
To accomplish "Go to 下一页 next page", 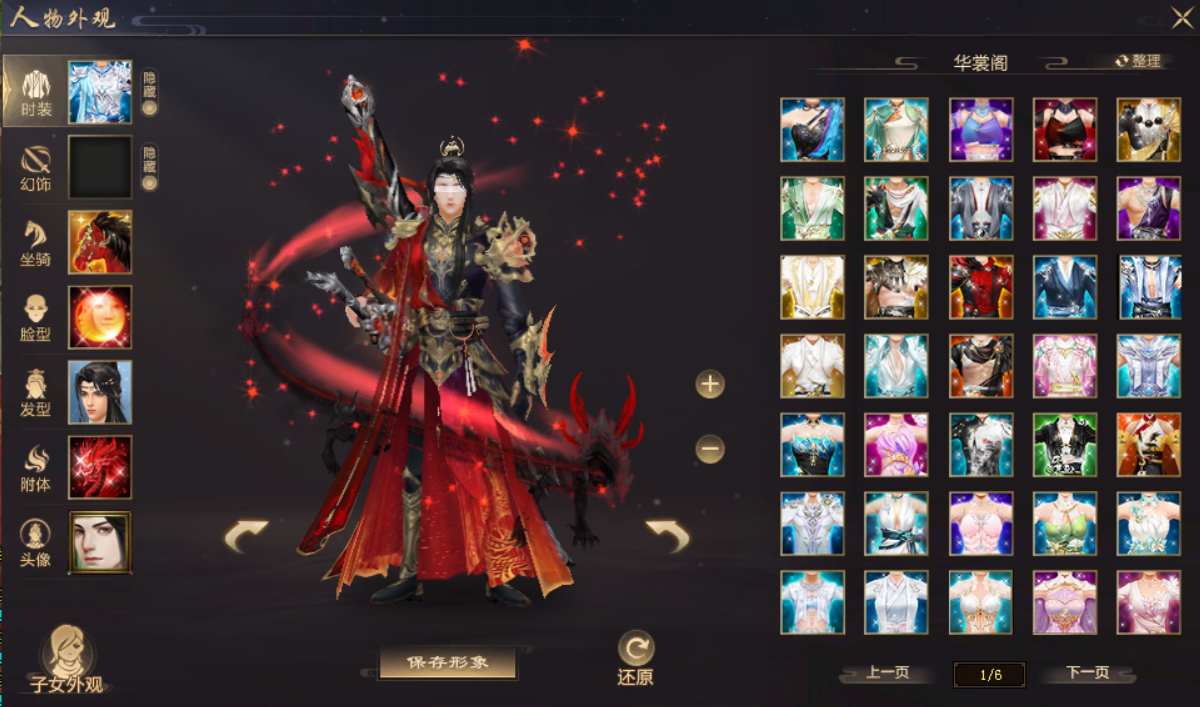I will 1086,673.
